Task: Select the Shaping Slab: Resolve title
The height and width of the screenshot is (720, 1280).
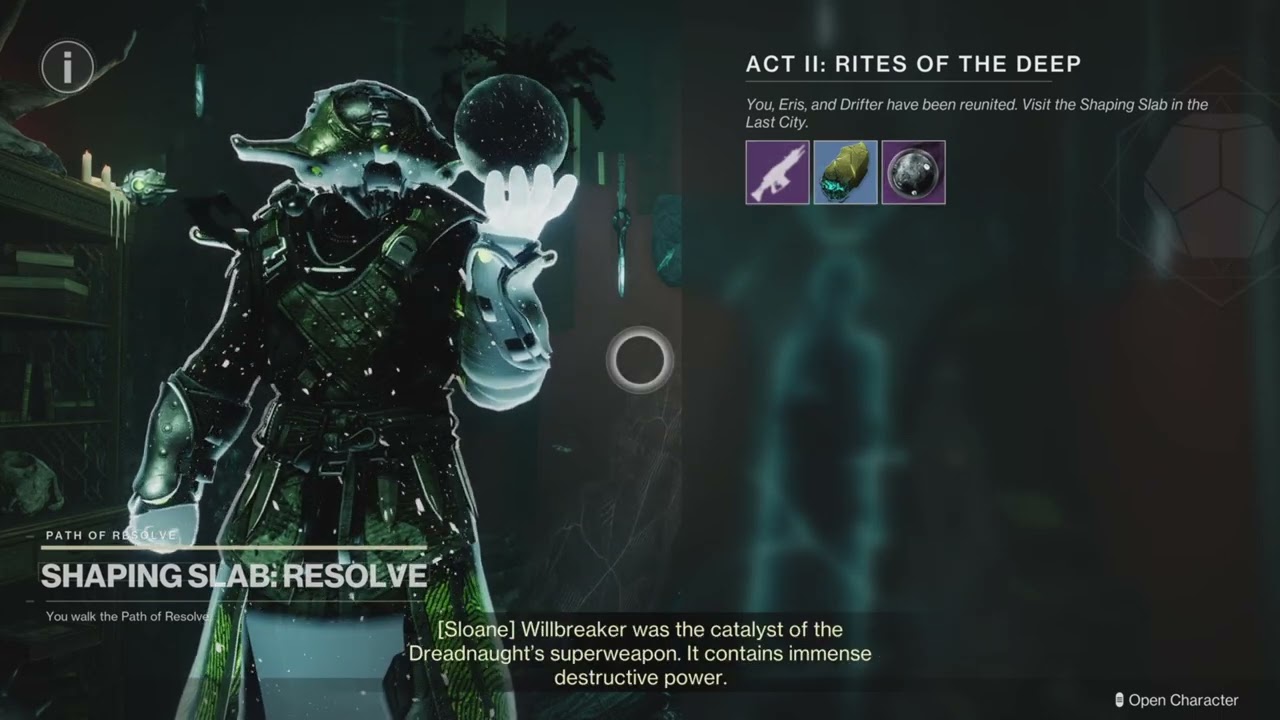Action: (x=234, y=576)
